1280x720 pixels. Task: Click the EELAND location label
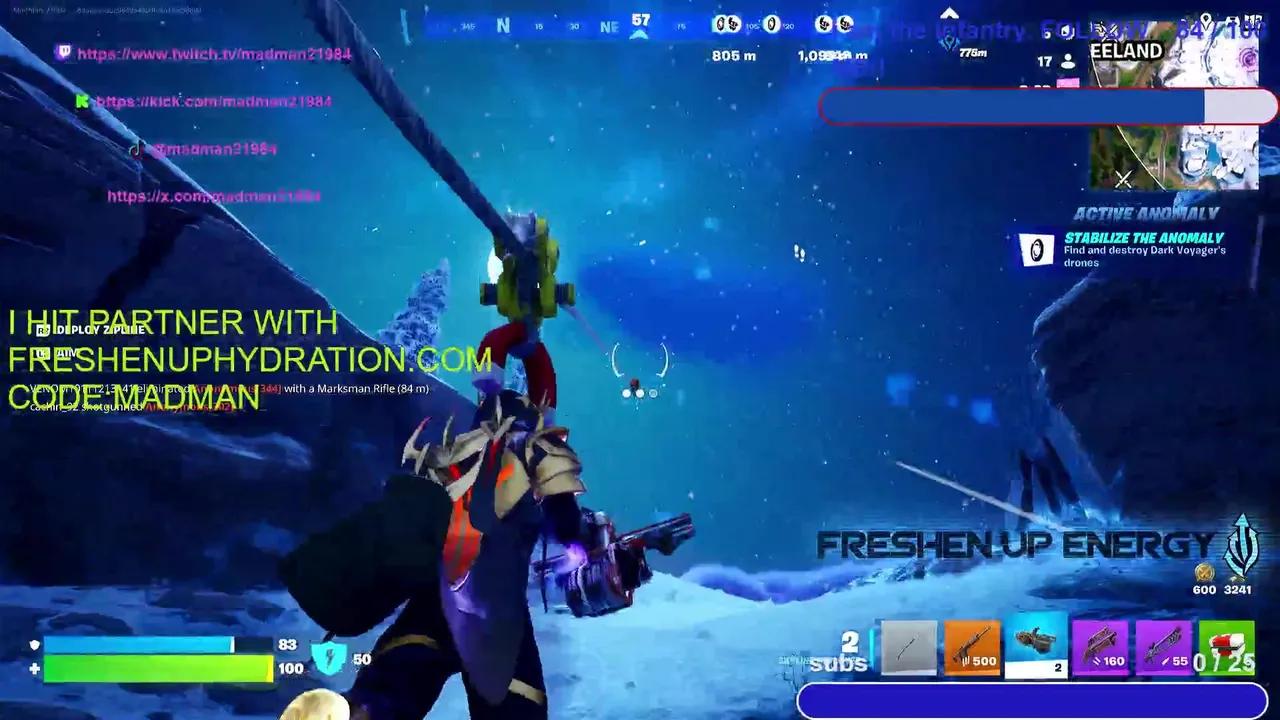pos(1128,50)
